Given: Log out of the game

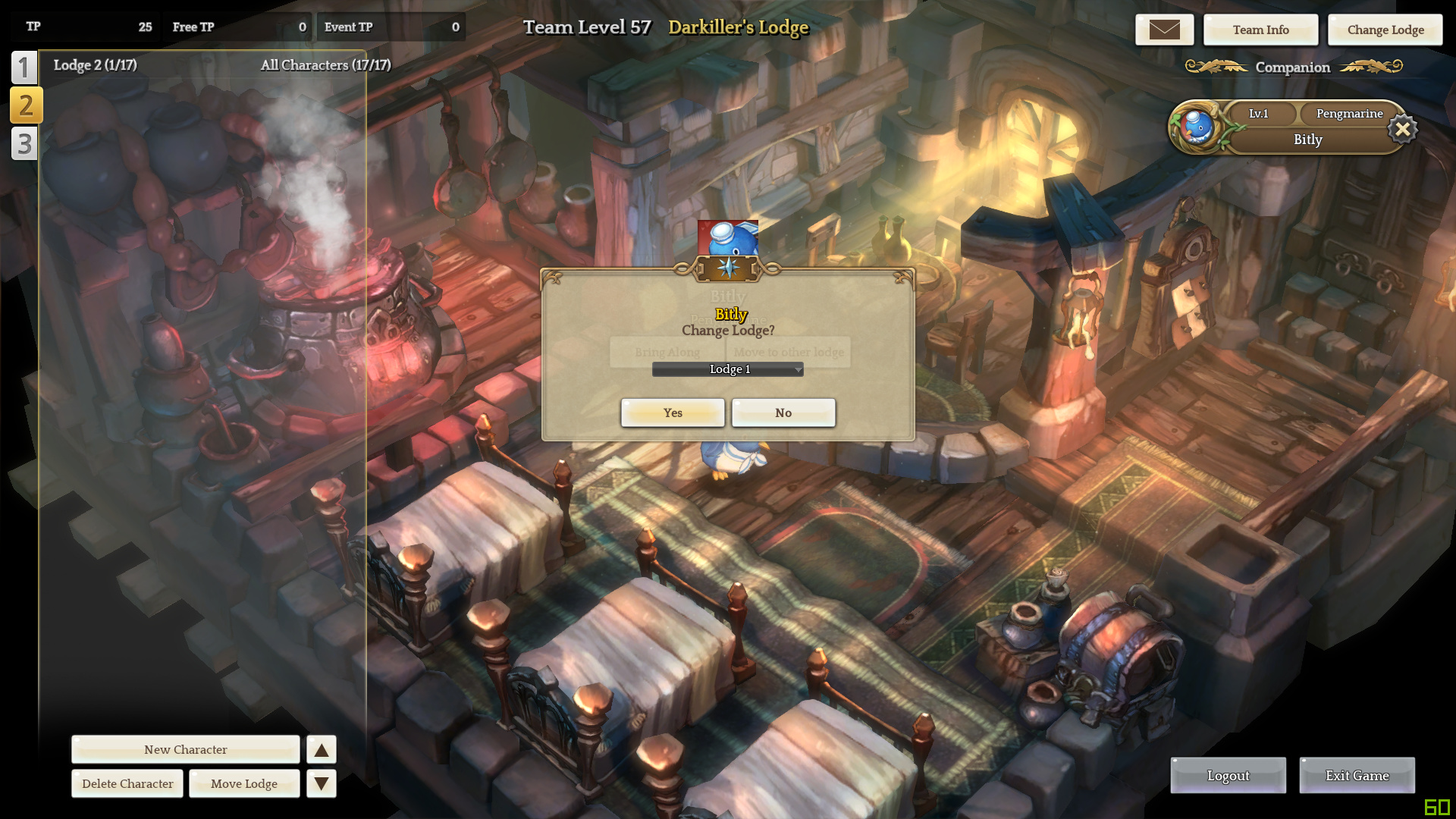Looking at the screenshot, I should (x=1228, y=775).
